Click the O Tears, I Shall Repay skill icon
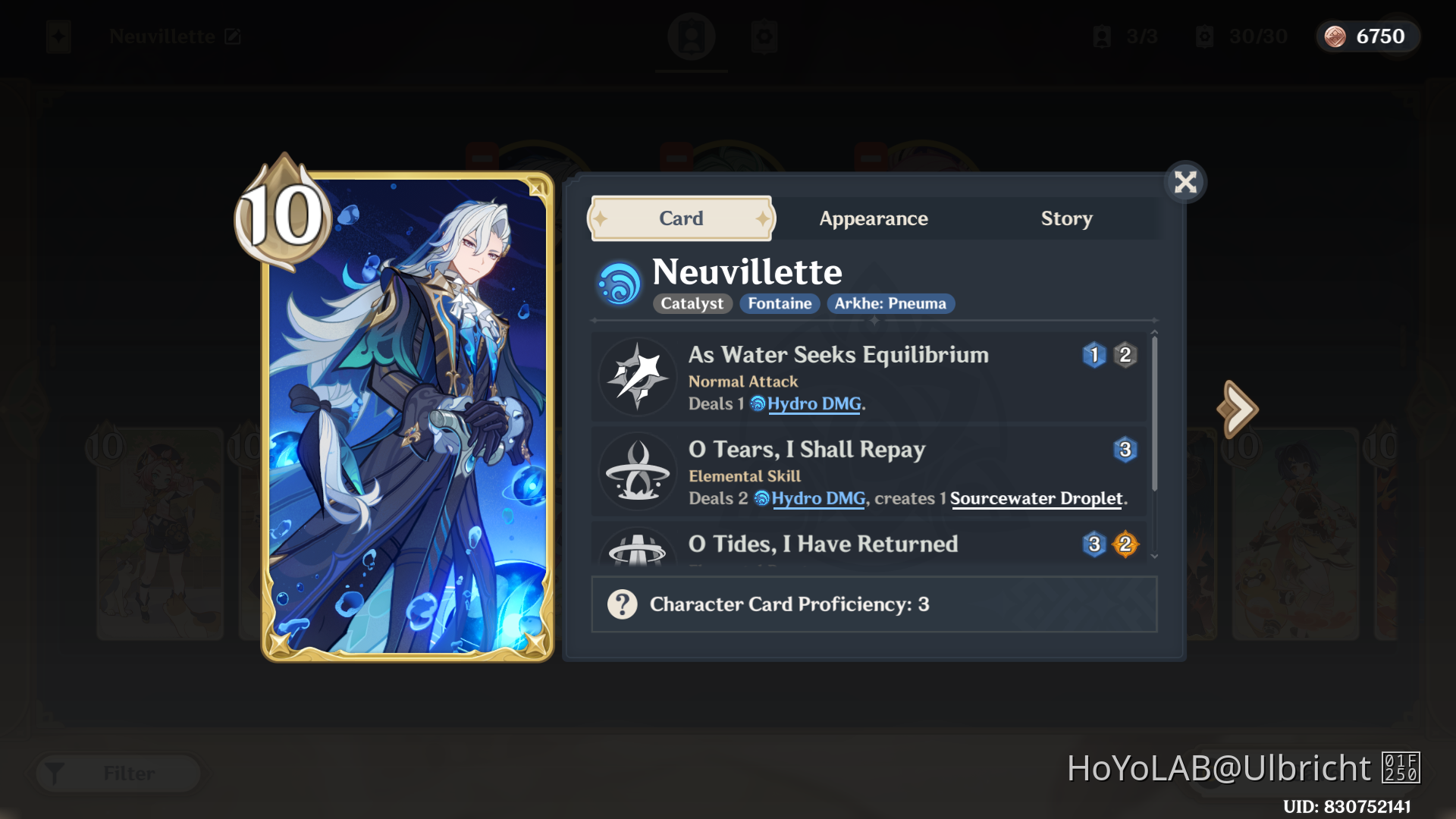The height and width of the screenshot is (819, 1456). coord(638,472)
